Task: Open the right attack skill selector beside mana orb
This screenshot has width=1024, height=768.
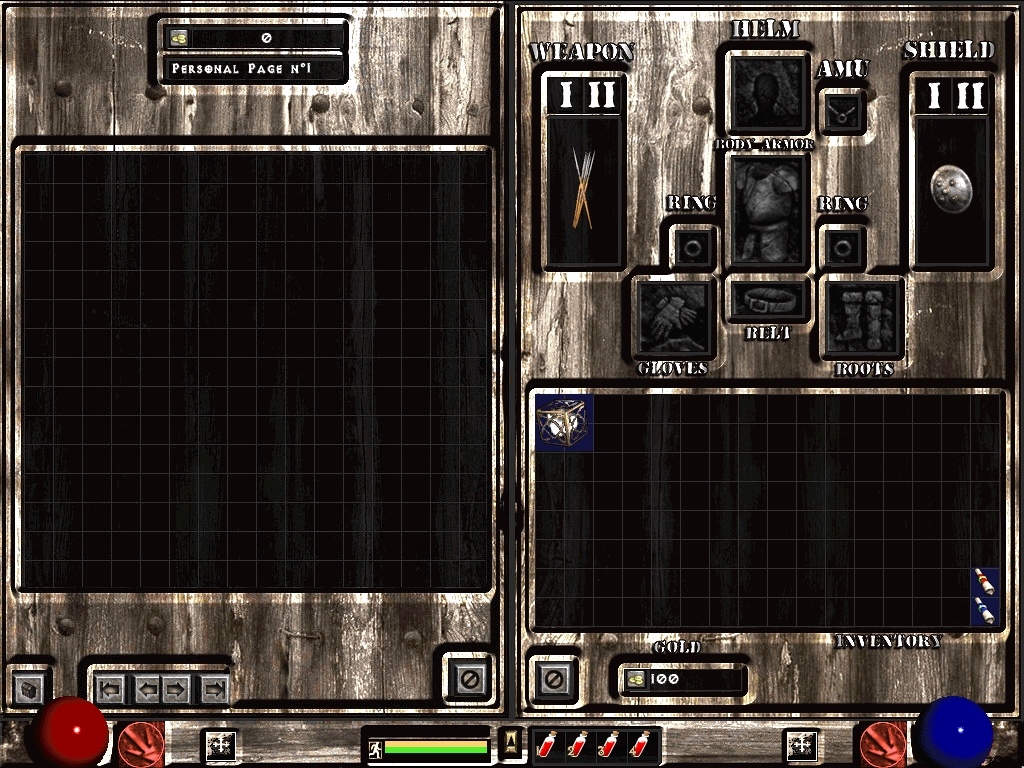Action: click(x=882, y=744)
